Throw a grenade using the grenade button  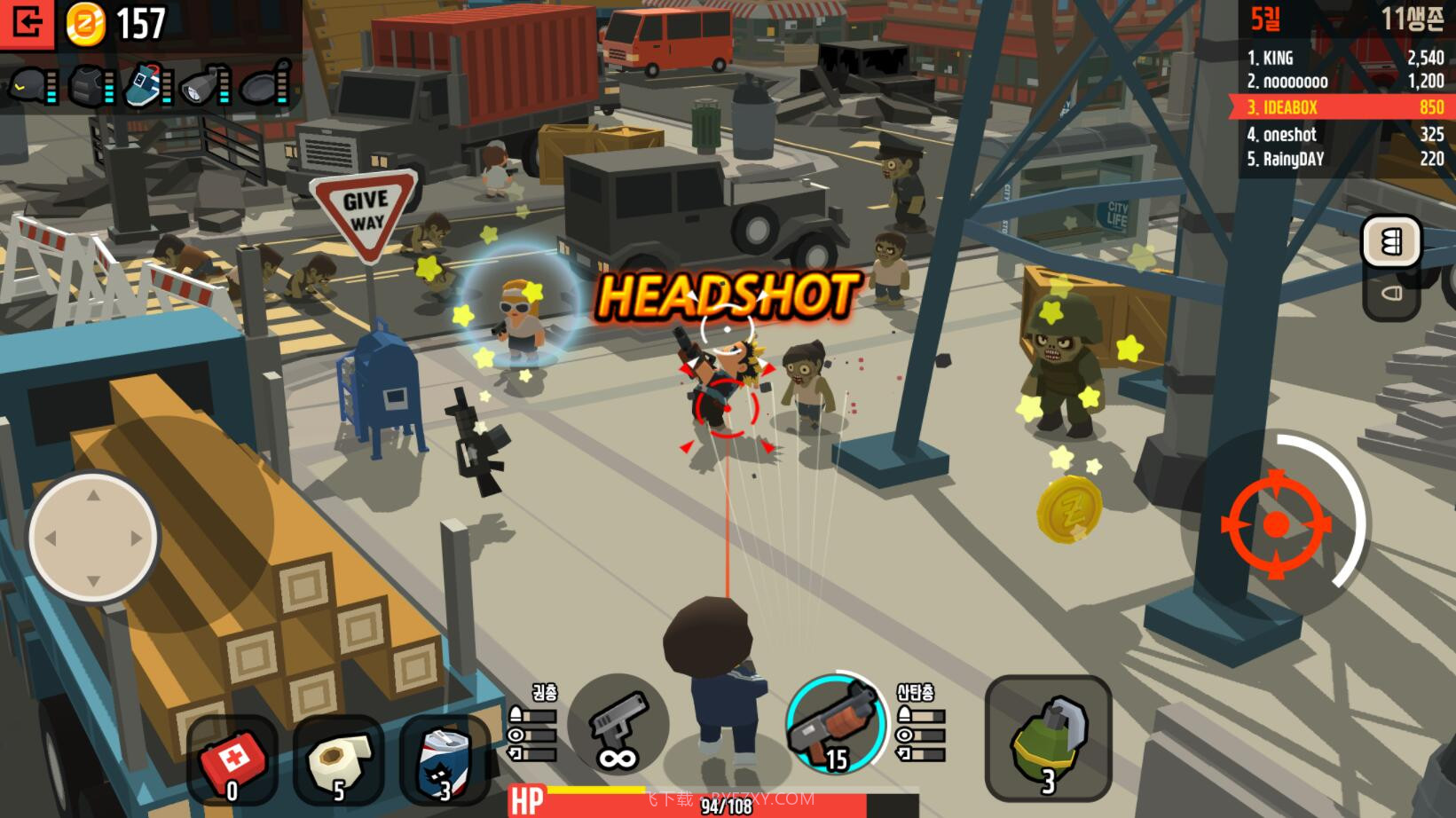[x=1048, y=738]
